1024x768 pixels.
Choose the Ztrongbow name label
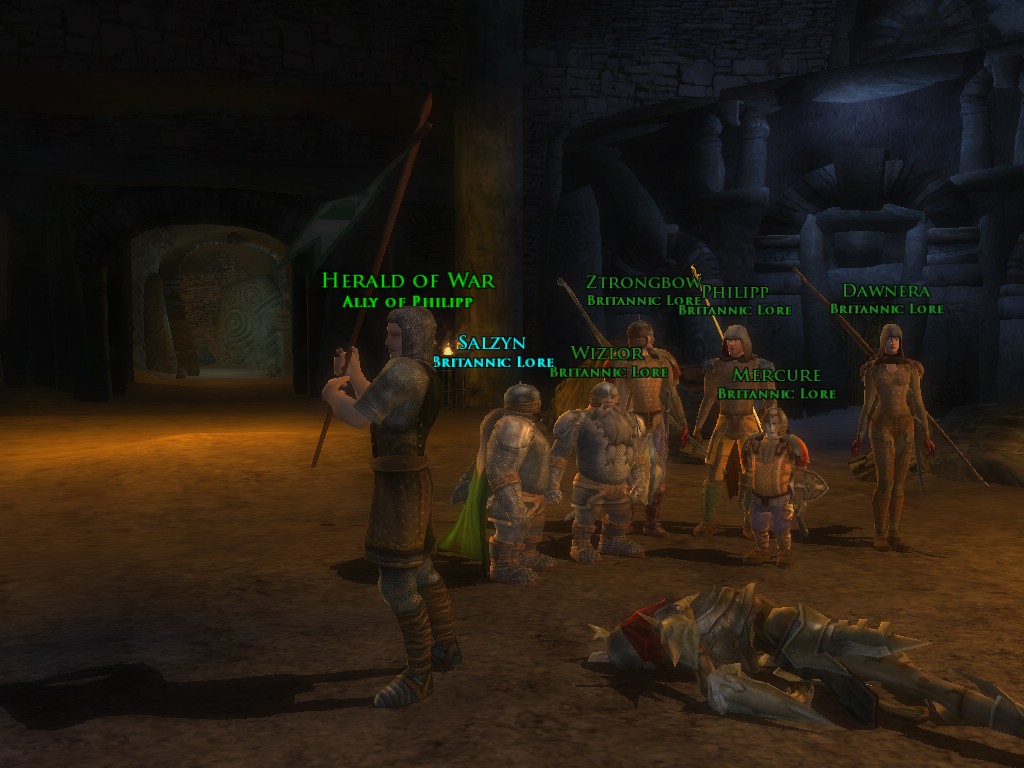642,282
